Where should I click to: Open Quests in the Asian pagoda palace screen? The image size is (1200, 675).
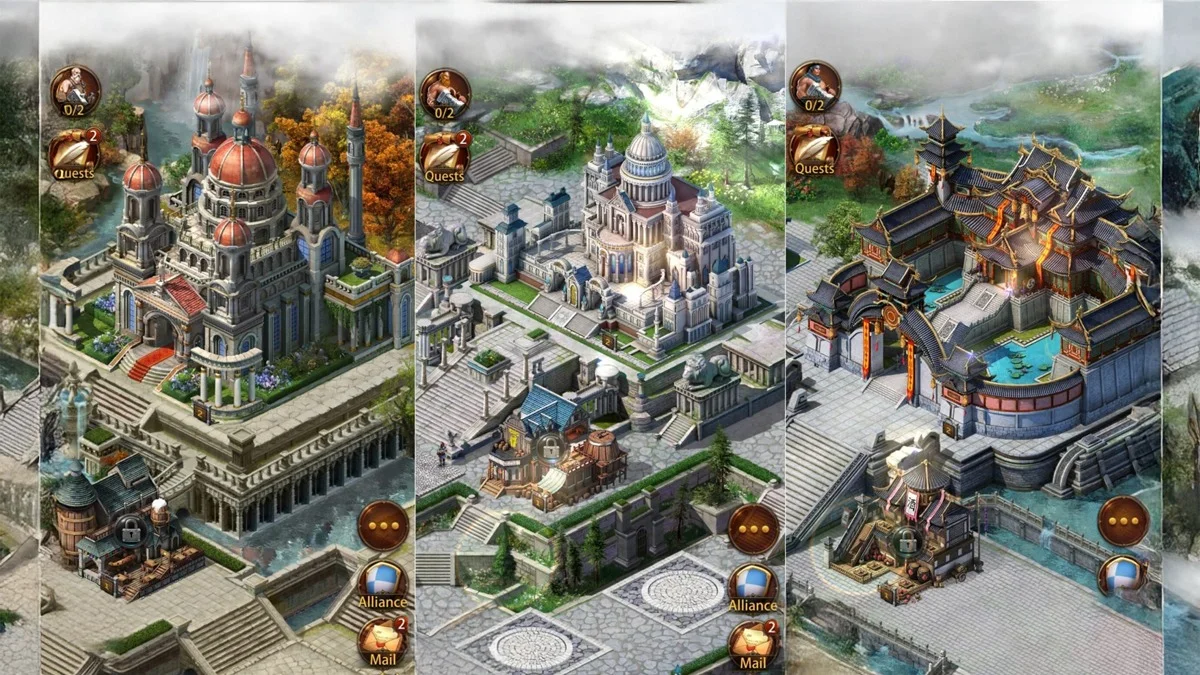pyautogui.click(x=814, y=149)
